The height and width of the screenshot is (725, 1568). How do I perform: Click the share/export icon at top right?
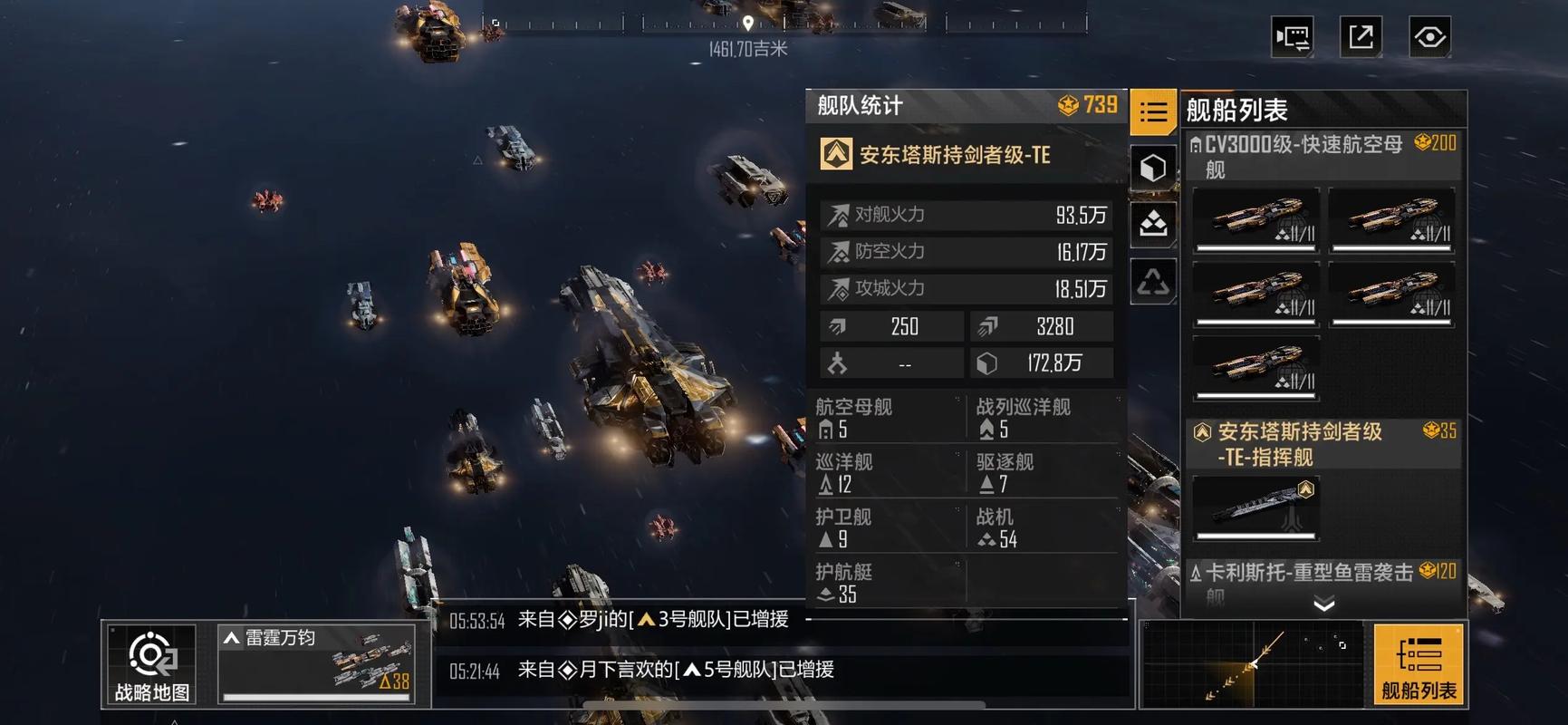(x=1361, y=34)
